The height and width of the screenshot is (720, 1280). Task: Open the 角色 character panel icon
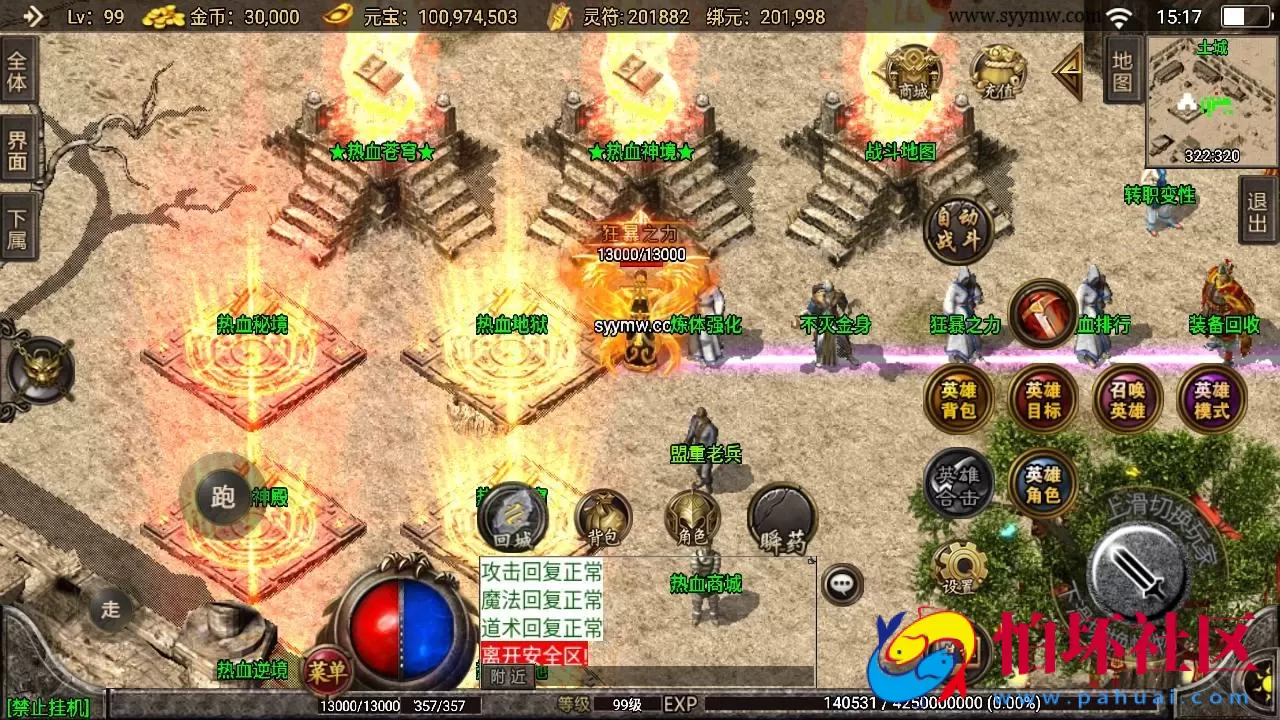[693, 518]
